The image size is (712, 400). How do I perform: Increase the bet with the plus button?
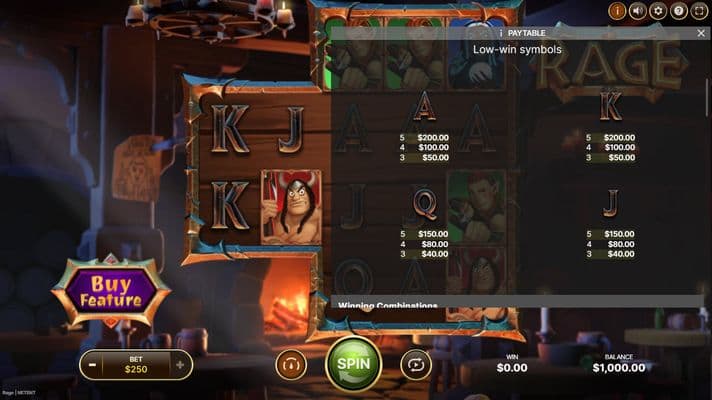click(180, 365)
